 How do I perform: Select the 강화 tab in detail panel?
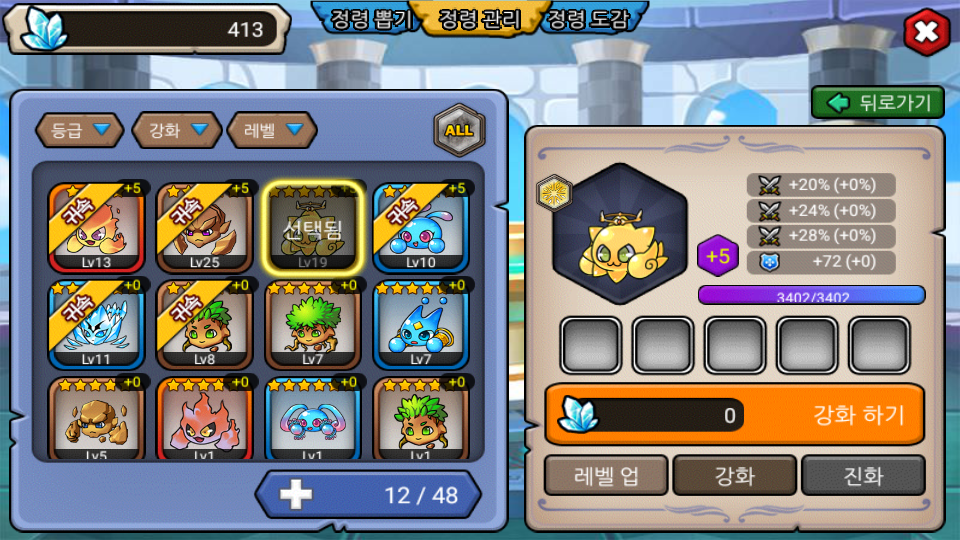click(734, 475)
